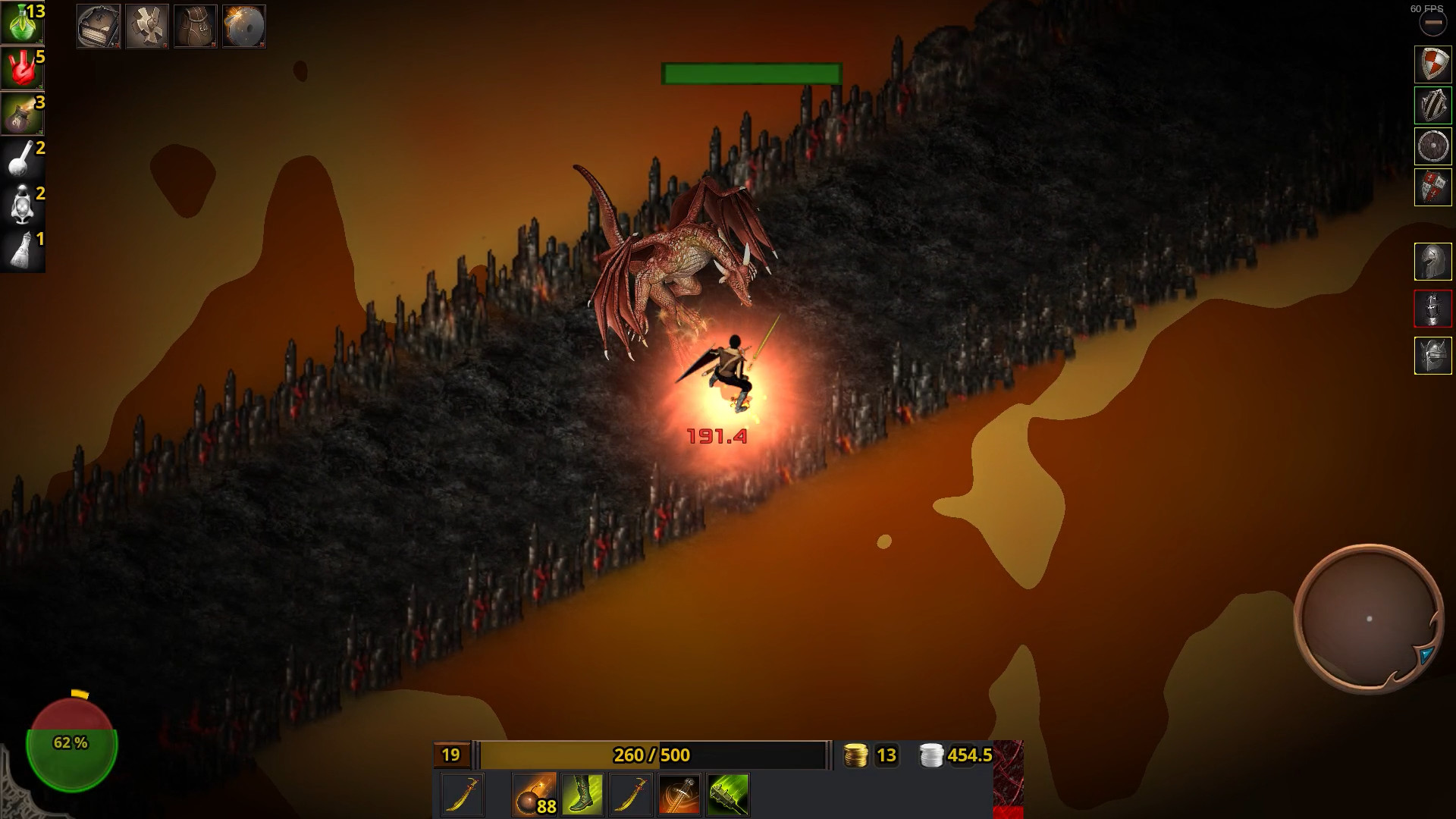Equip the round wooden shield
This screenshot has width=1456, height=819.
click(1432, 146)
